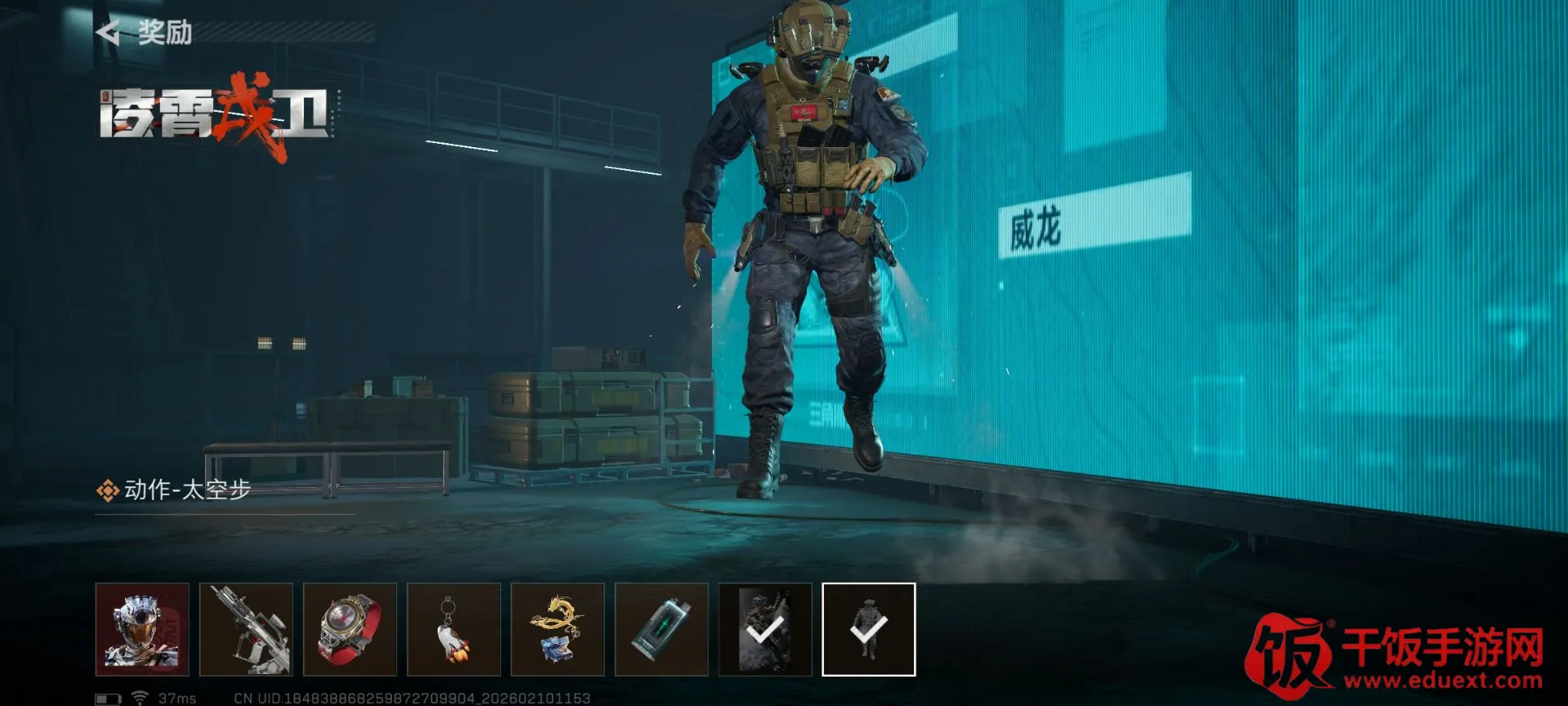View the rocket keychain charm reward
The height and width of the screenshot is (706, 1568).
coord(453,629)
